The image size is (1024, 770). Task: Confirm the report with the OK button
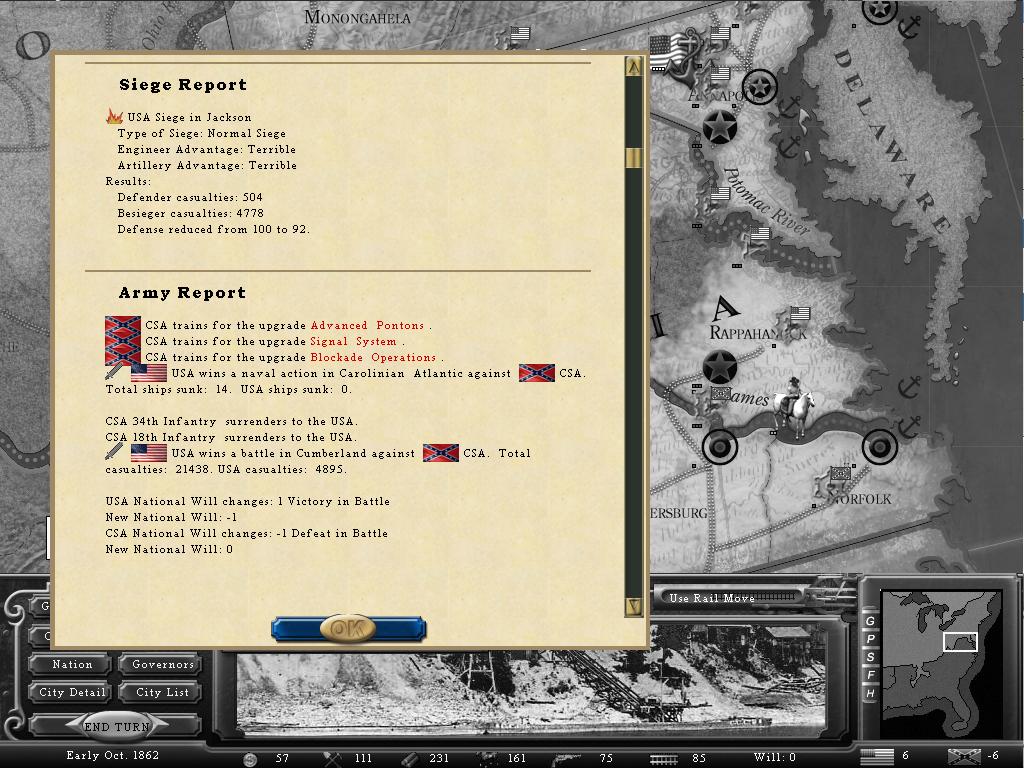(348, 629)
